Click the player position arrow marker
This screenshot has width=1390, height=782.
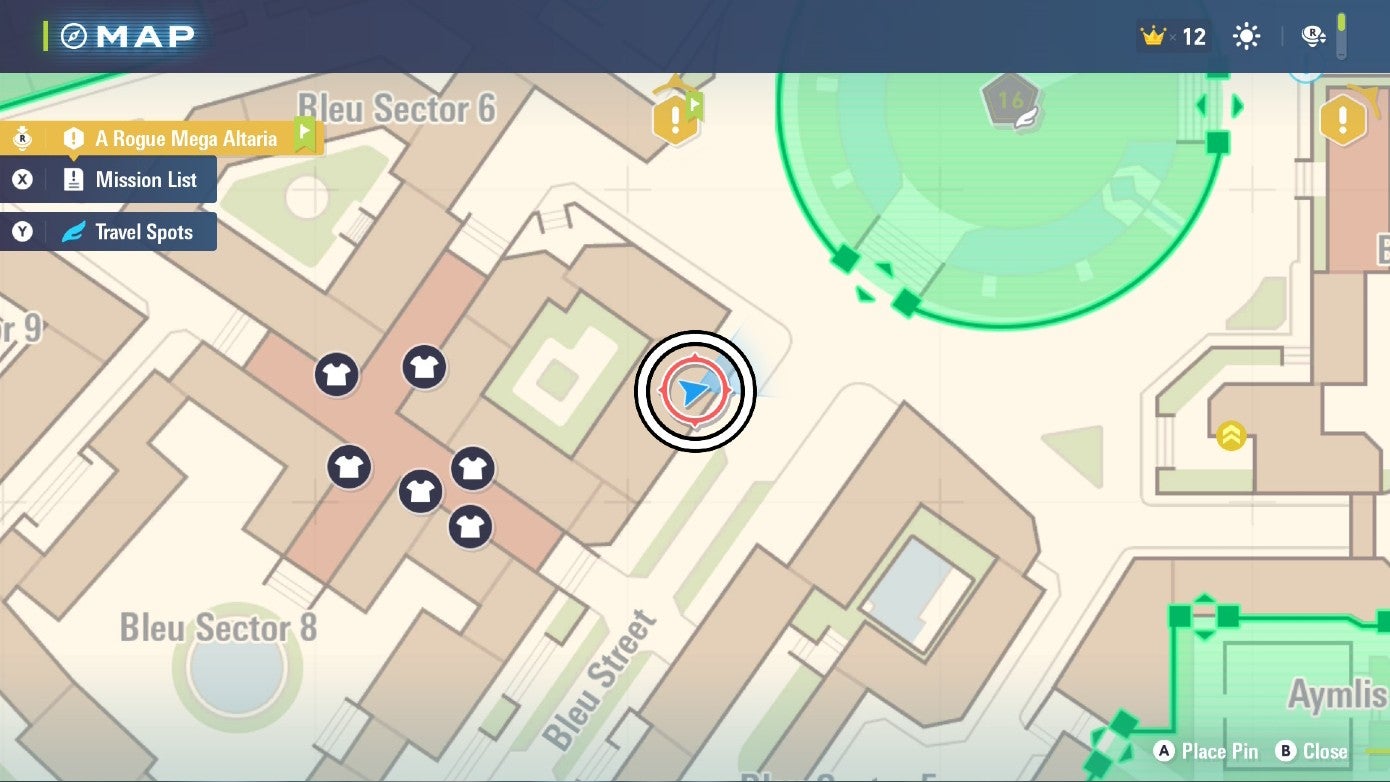pyautogui.click(x=694, y=392)
